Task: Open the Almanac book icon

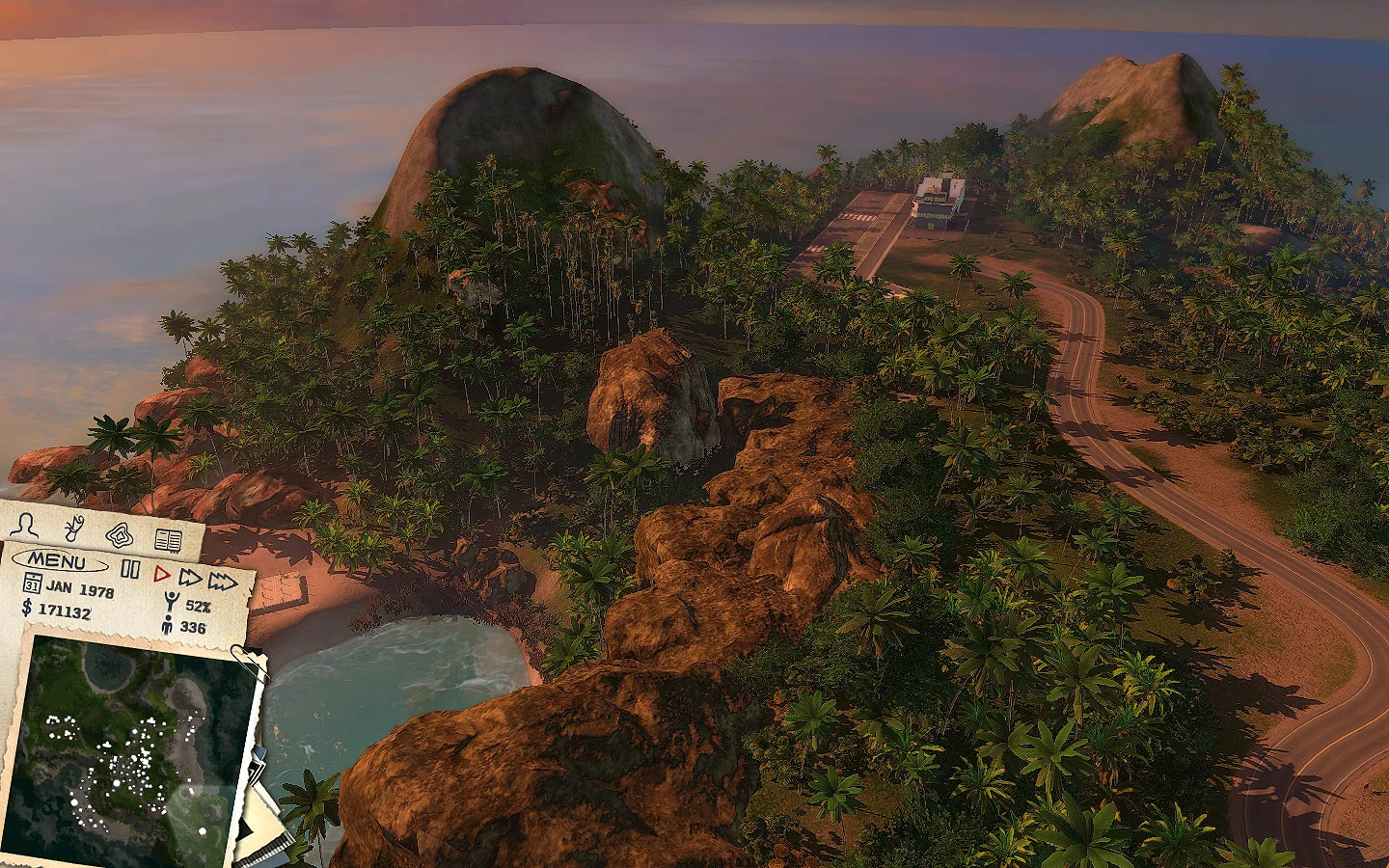Action: [x=168, y=540]
